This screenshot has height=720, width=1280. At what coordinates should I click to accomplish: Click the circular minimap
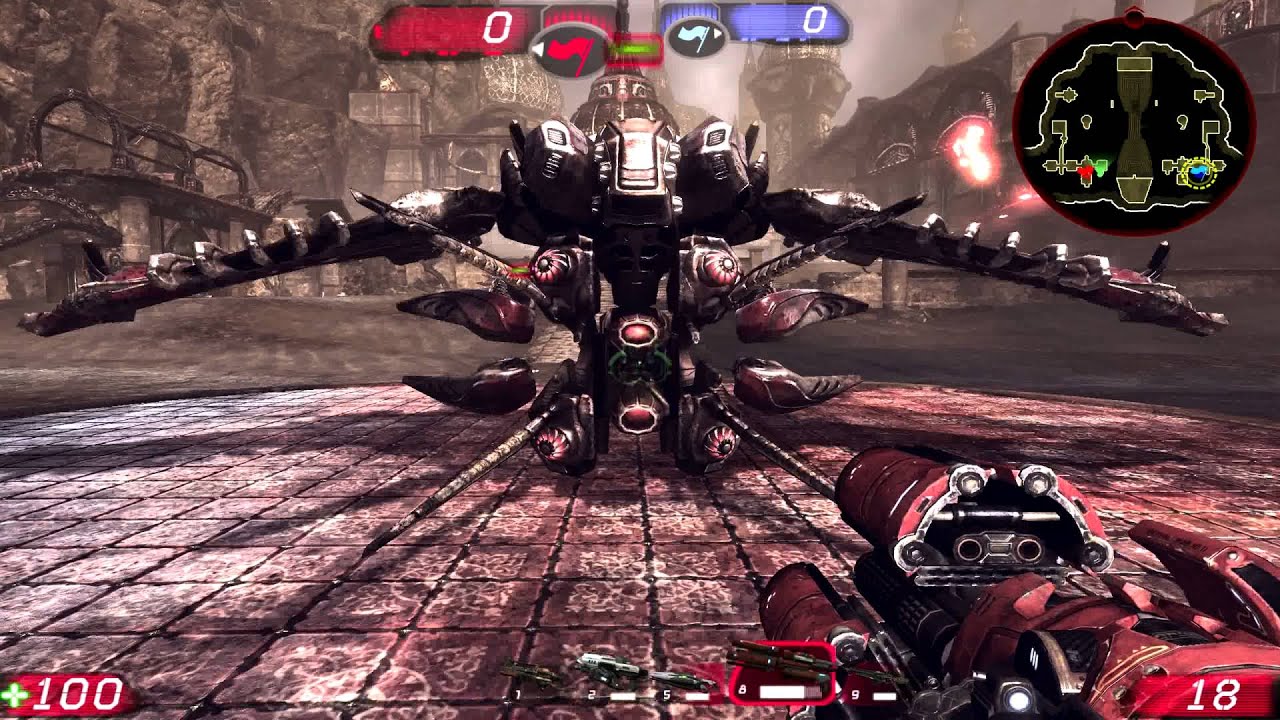tap(1133, 121)
